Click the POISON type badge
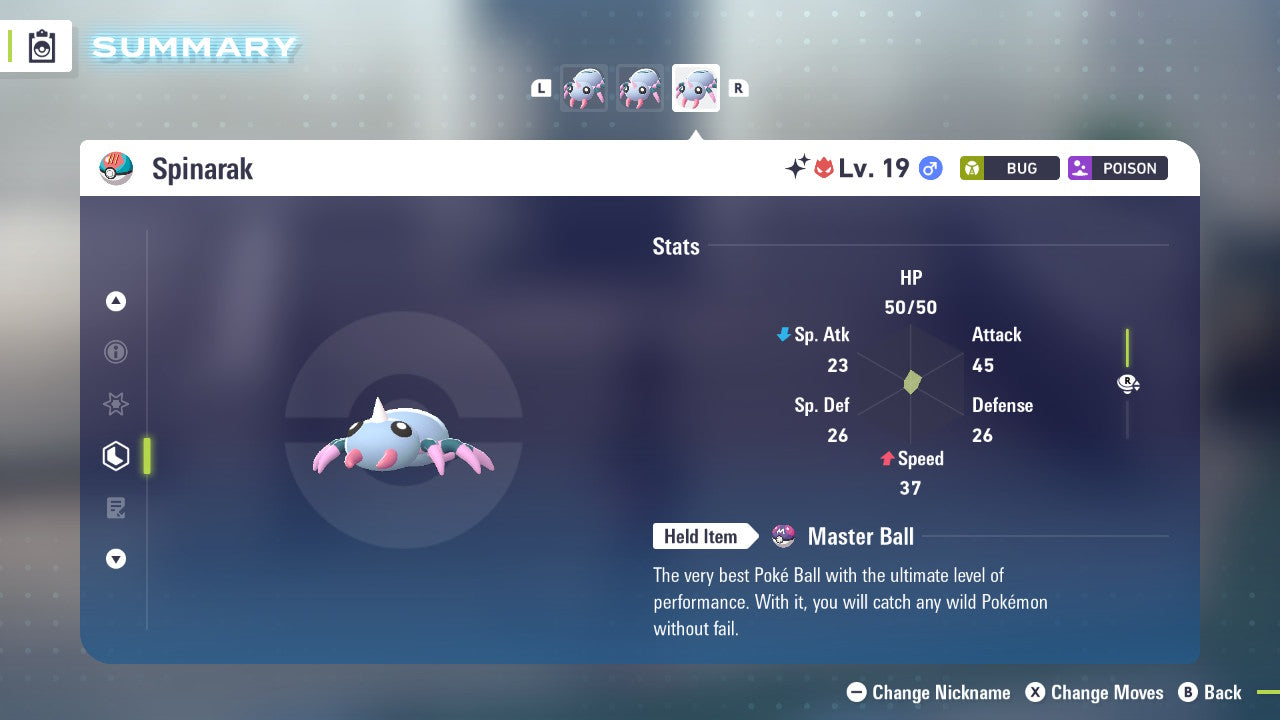Image resolution: width=1280 pixels, height=720 pixels. tap(1117, 168)
